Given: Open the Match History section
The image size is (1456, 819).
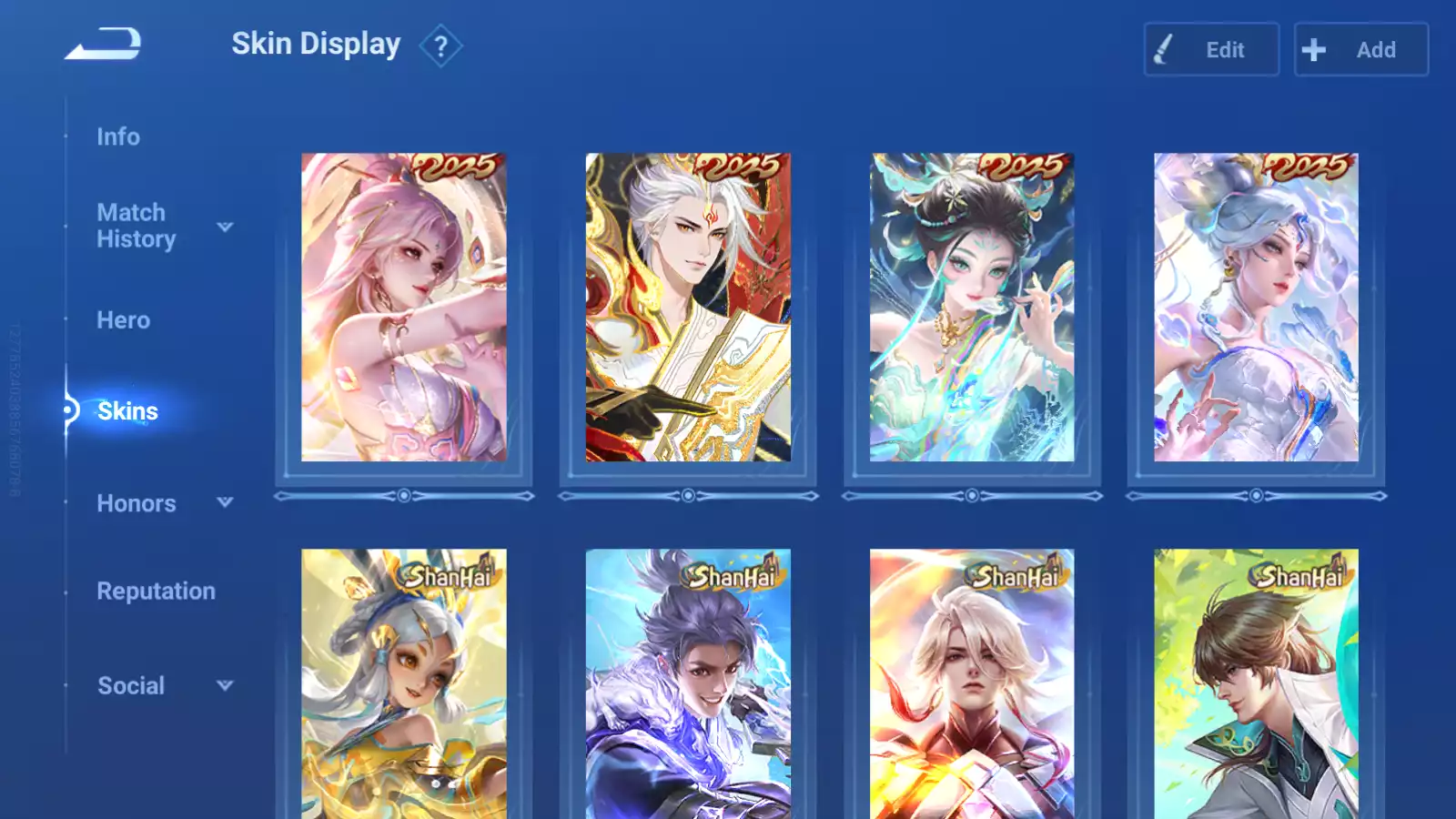Looking at the screenshot, I should [136, 226].
